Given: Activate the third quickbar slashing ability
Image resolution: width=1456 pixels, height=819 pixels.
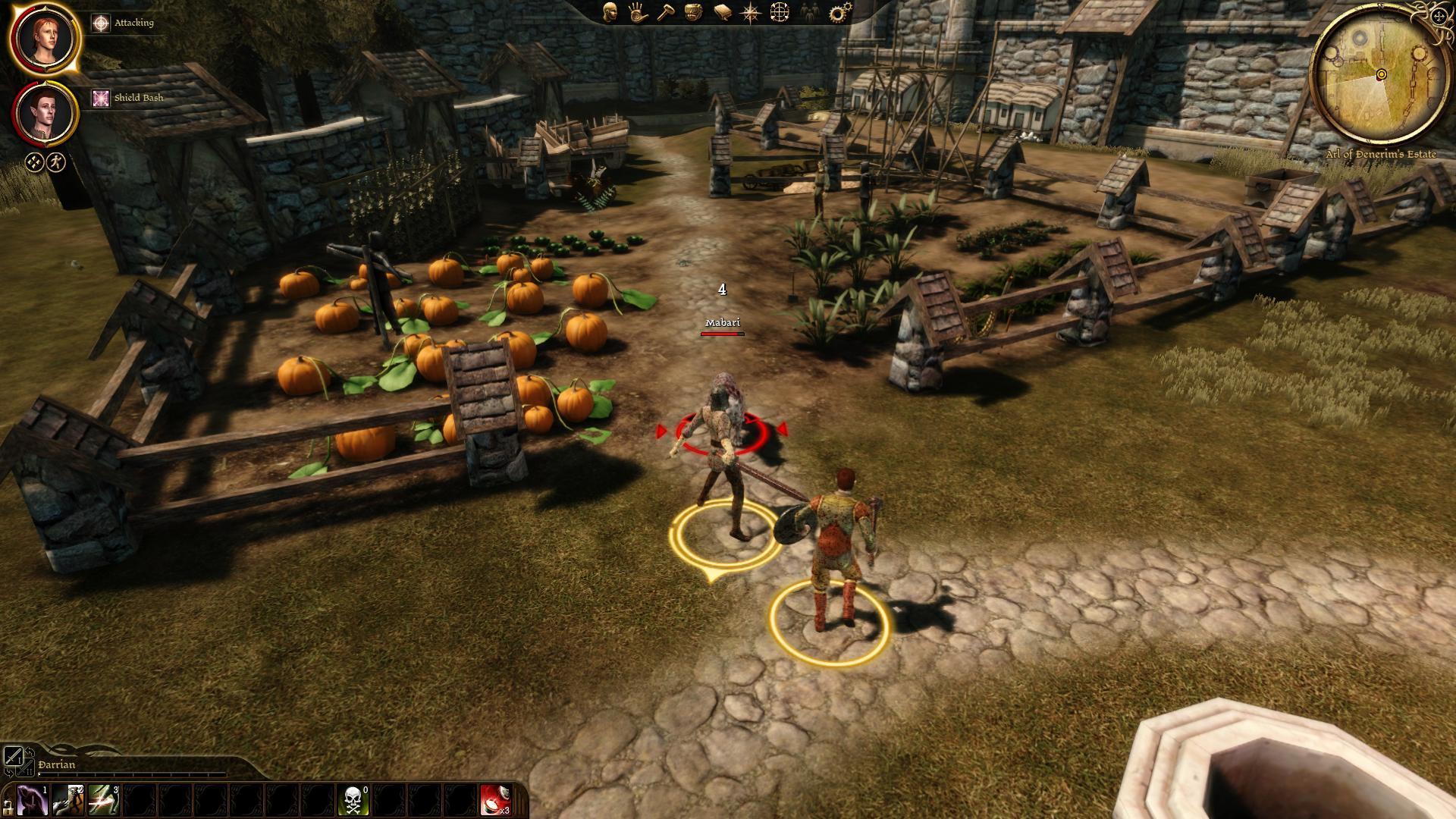Looking at the screenshot, I should pos(103,801).
